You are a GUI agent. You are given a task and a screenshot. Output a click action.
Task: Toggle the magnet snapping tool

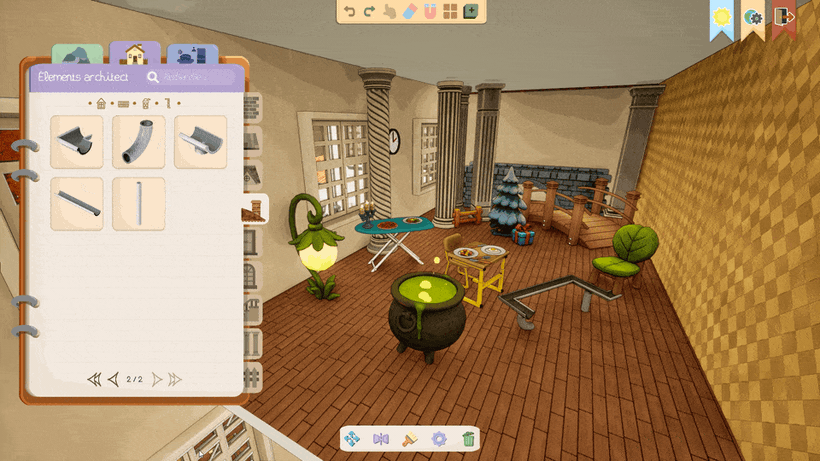[429, 12]
